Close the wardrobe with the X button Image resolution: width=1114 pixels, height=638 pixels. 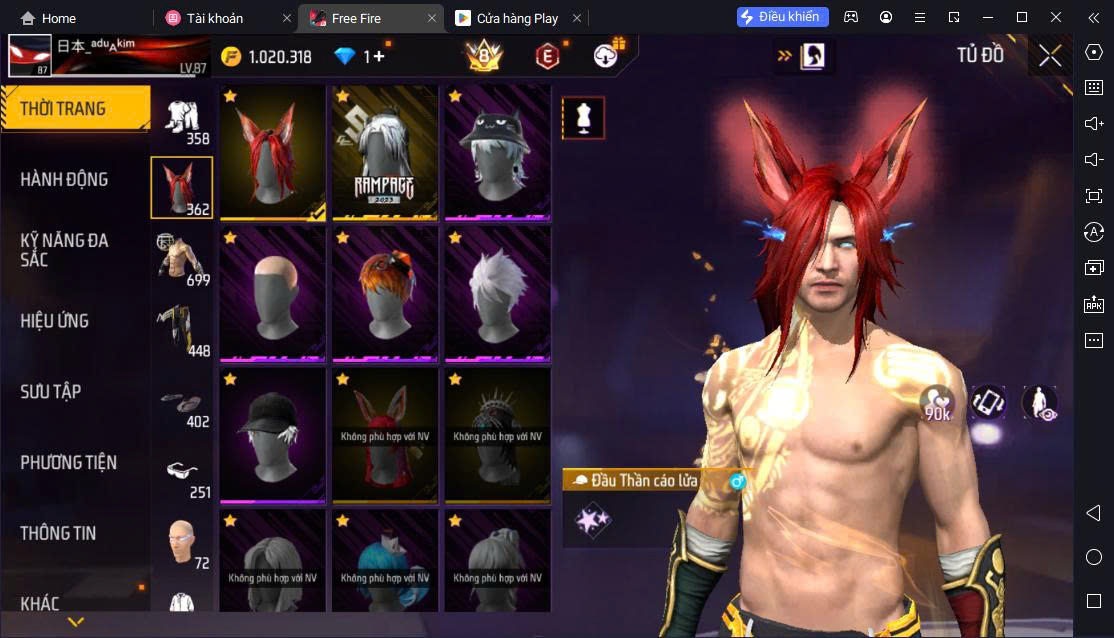(1049, 56)
